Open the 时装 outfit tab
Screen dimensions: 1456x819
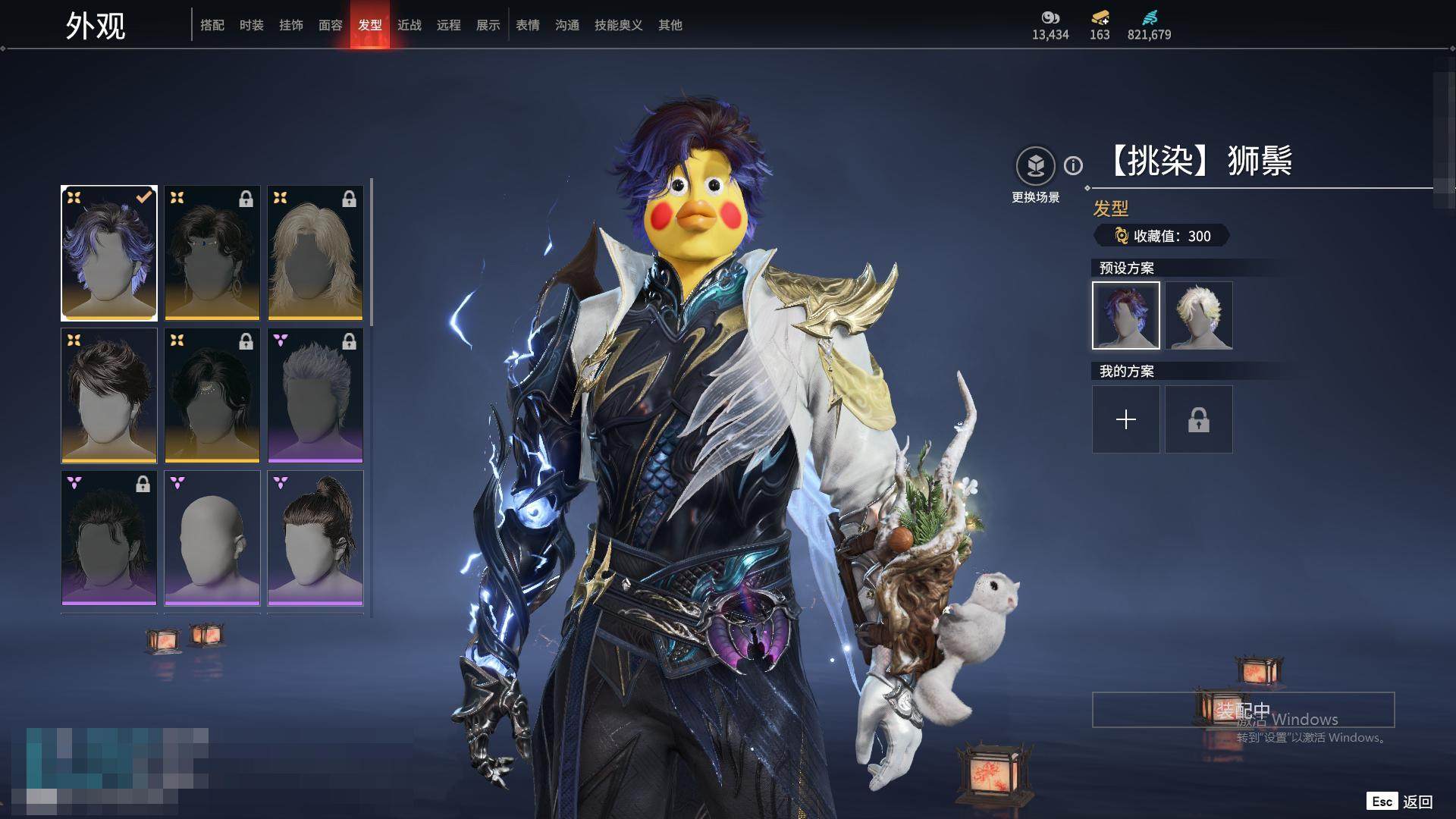pos(252,25)
